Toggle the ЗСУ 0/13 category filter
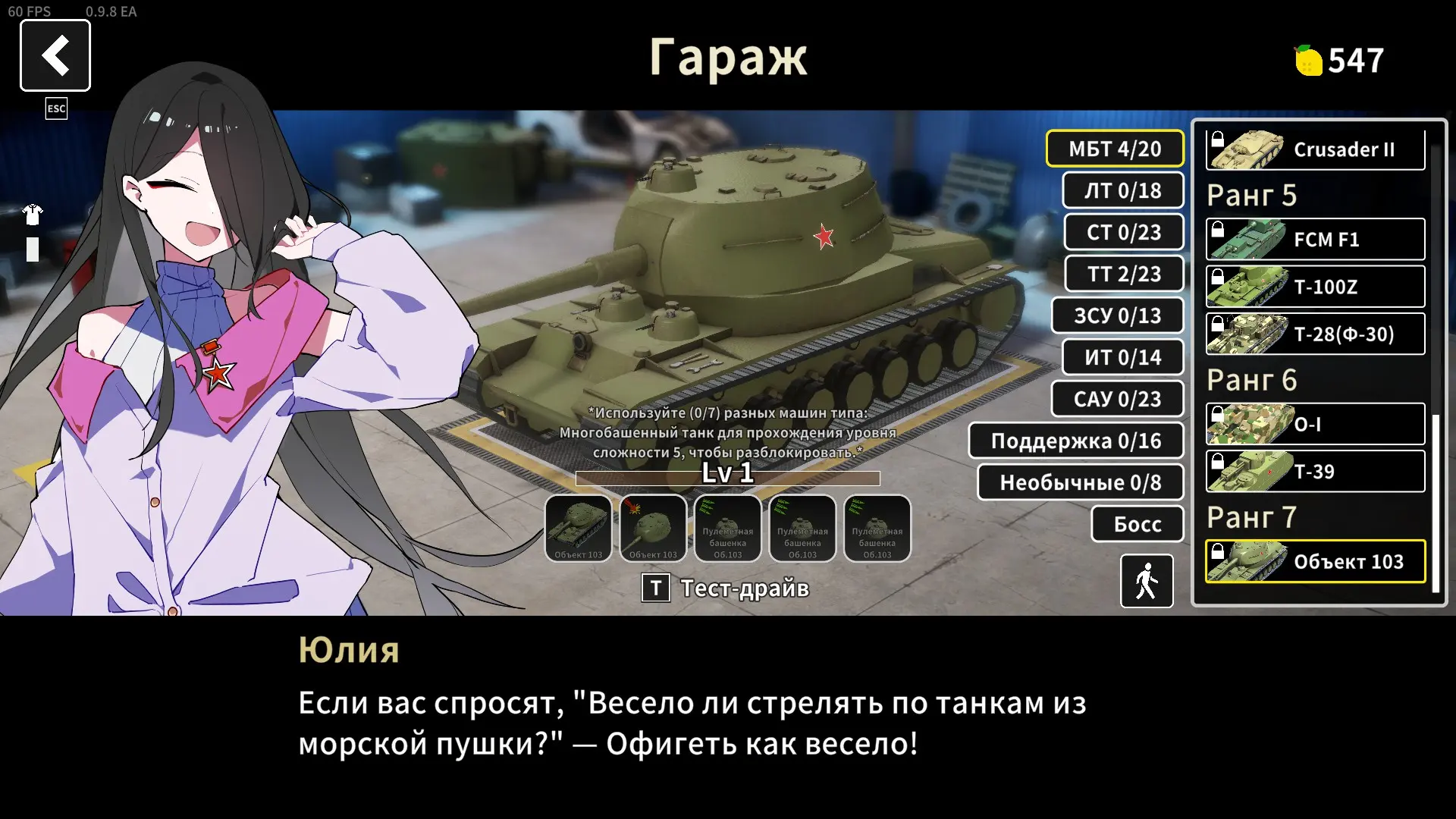 pyautogui.click(x=1119, y=315)
